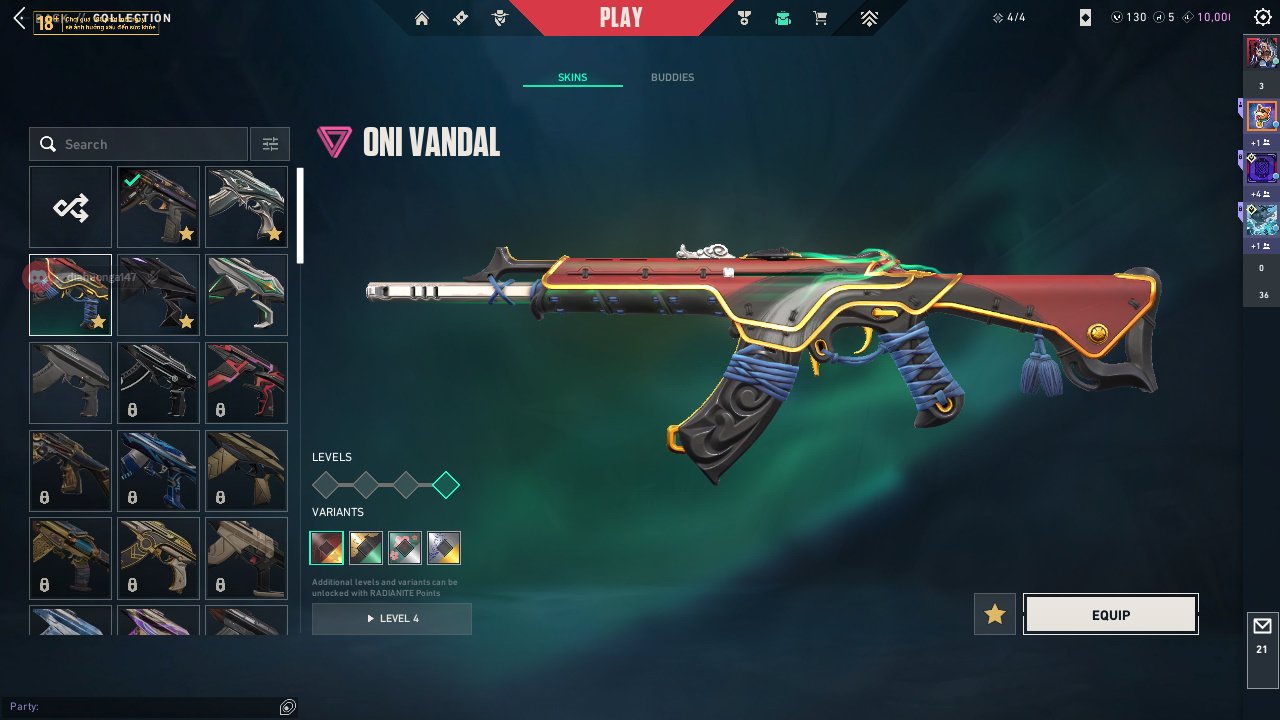Toggle favorite star beside Equip

tap(995, 614)
